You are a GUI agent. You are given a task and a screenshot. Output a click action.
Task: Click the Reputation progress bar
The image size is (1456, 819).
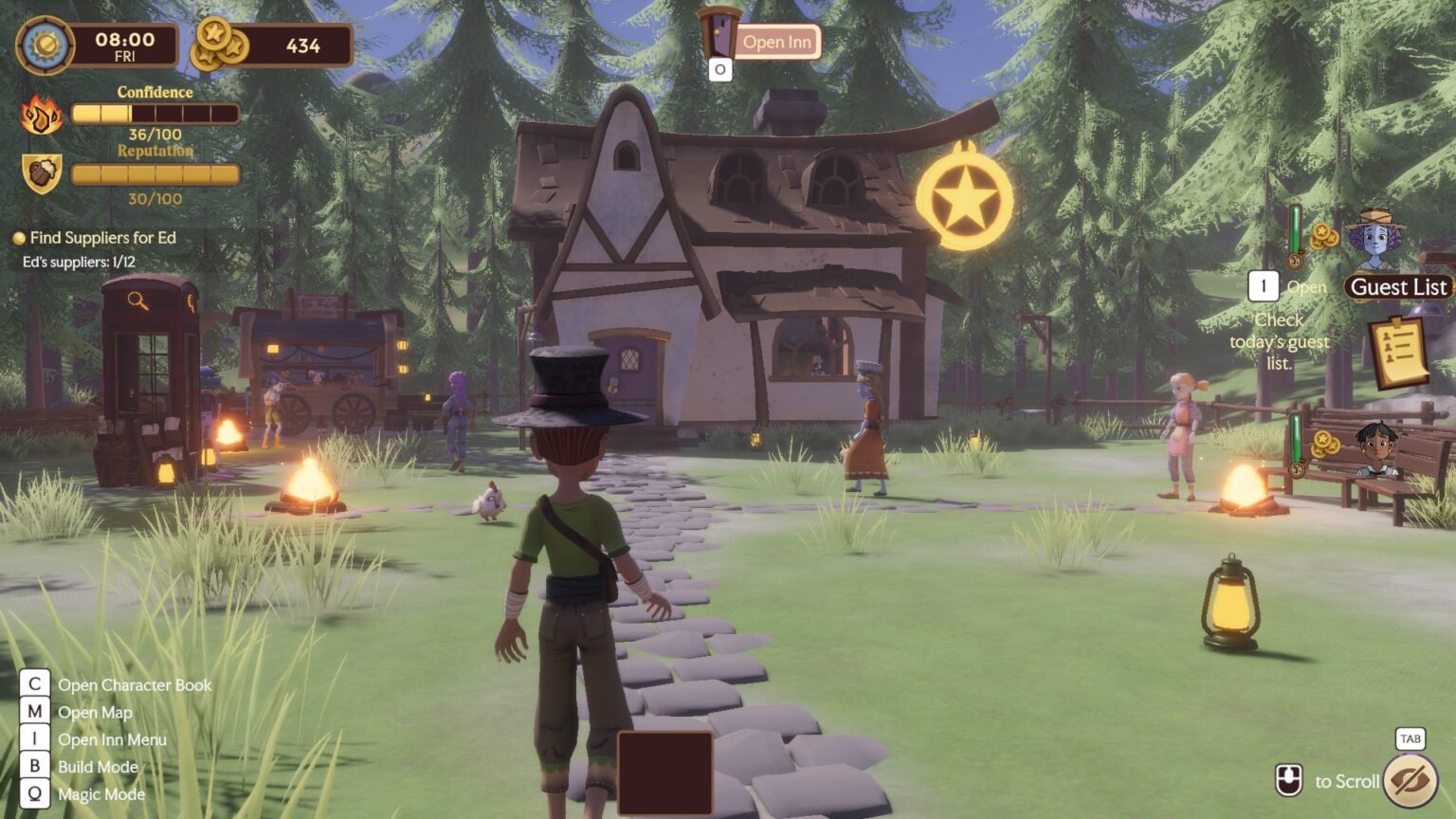pyautogui.click(x=155, y=174)
